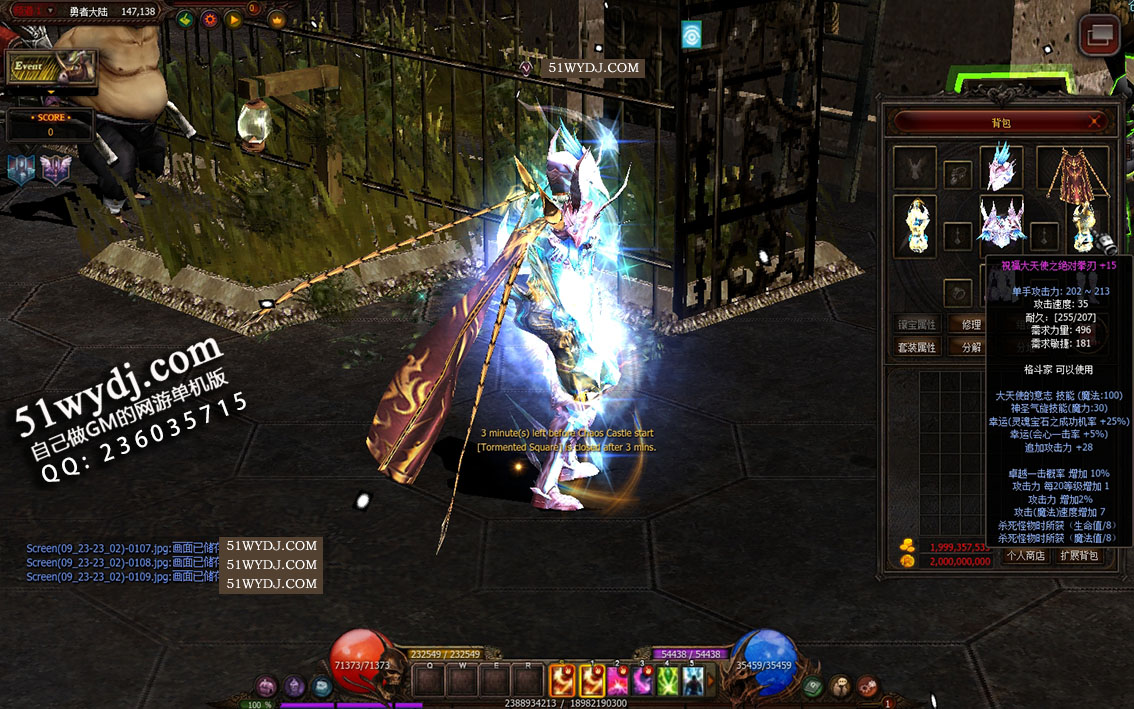Select the purple winged badge icon
Viewport: 1134px width, 709px height.
56,169
